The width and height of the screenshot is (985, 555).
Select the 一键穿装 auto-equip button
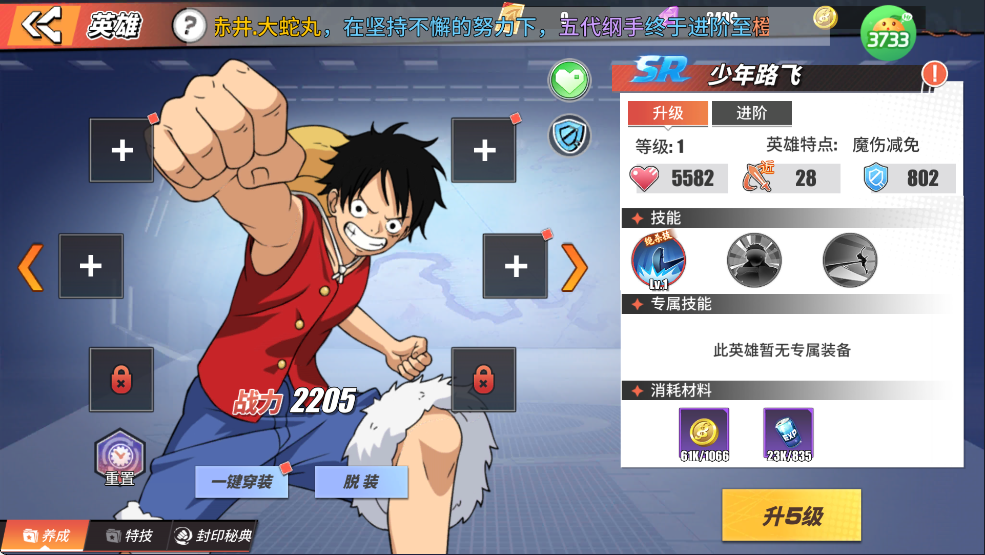coord(241,482)
